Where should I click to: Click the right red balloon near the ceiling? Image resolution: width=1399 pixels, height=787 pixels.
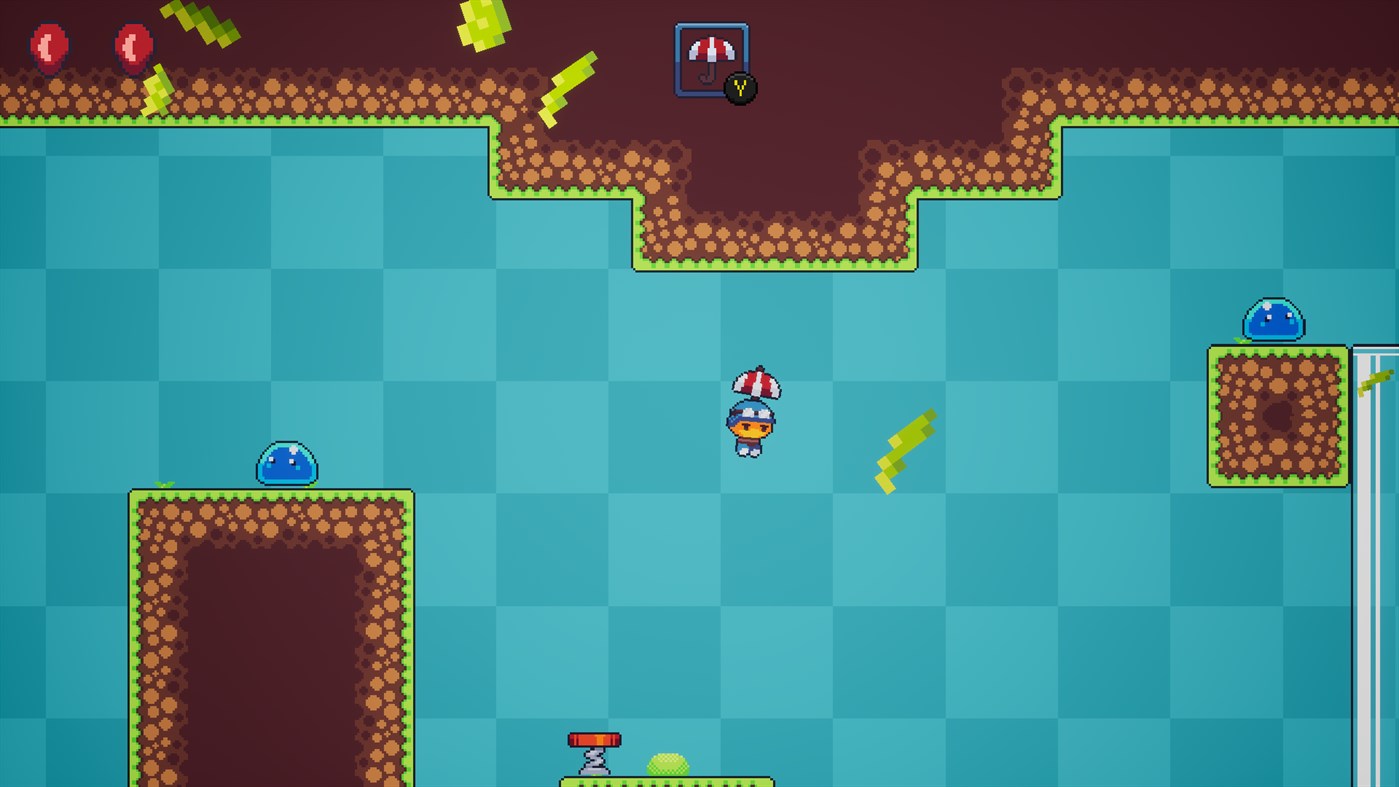(x=132, y=46)
